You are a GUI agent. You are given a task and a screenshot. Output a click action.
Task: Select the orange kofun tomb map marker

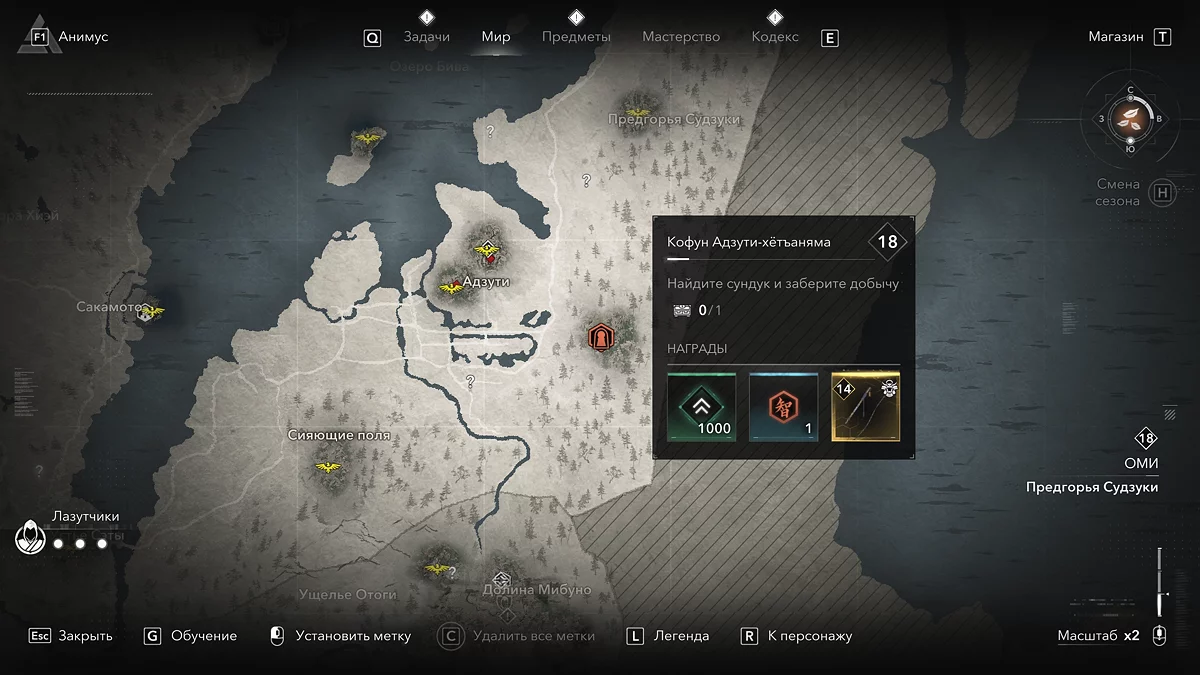coord(600,337)
